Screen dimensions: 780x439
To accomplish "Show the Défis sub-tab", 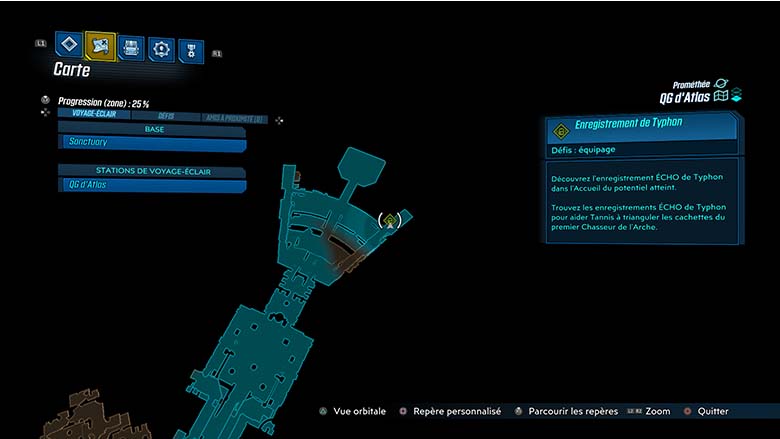I will click(x=166, y=116).
